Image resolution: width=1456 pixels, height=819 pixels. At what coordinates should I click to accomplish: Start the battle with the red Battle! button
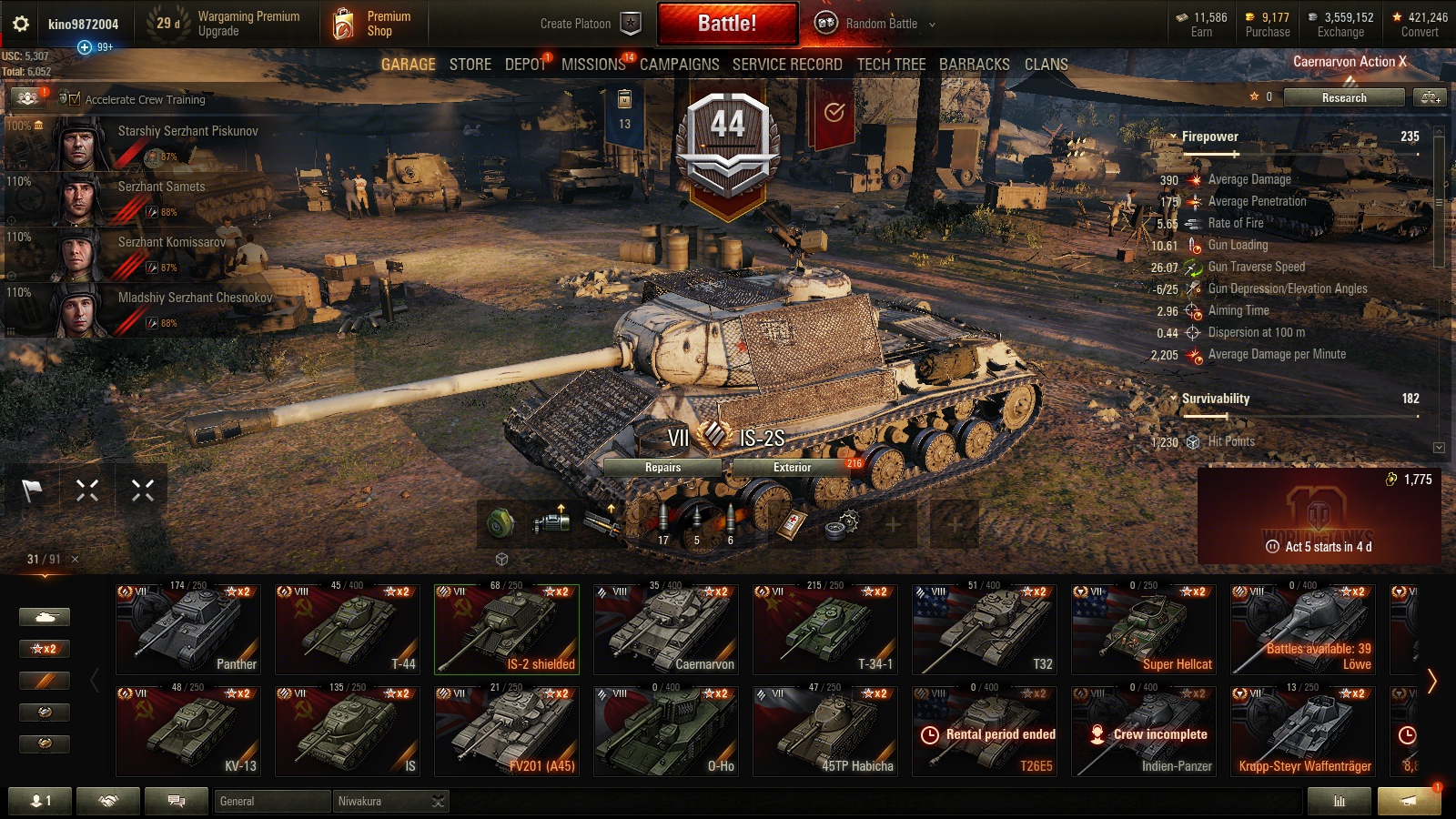[727, 24]
